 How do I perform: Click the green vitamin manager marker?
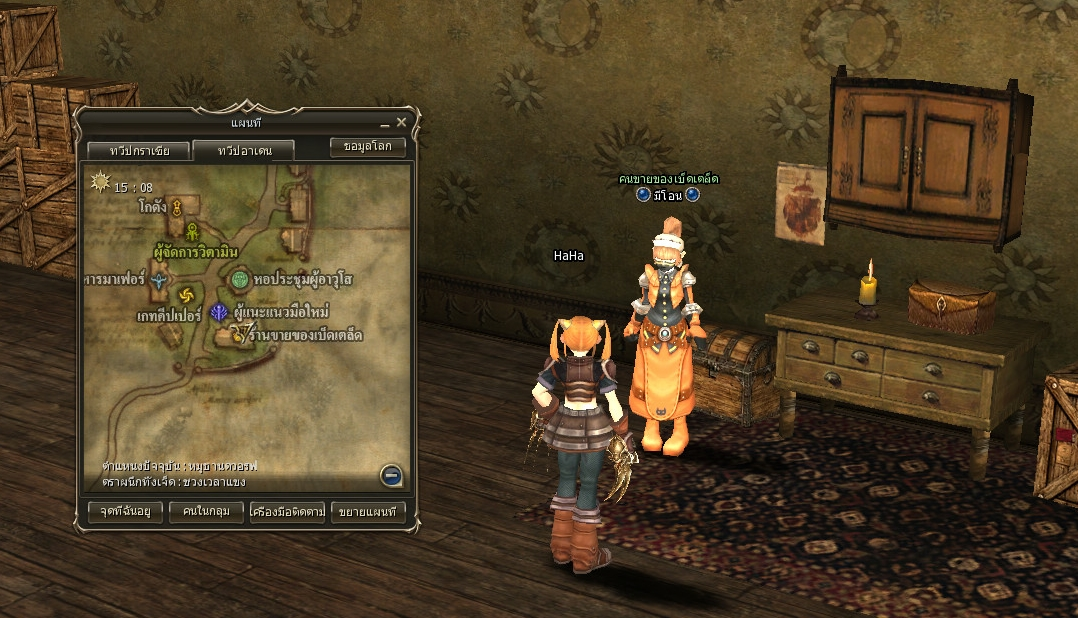point(191,231)
